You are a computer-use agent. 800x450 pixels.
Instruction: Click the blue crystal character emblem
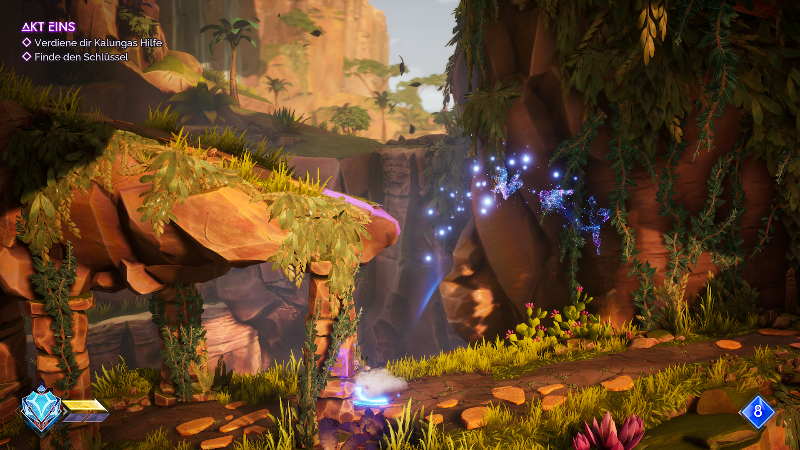coord(41,408)
